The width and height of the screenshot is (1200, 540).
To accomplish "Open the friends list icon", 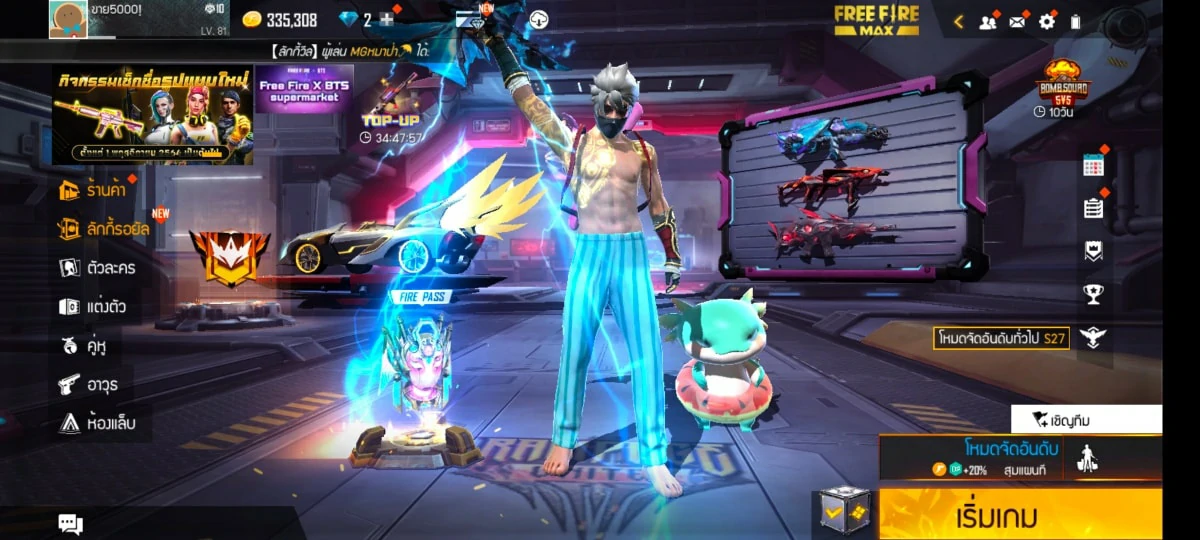I will tap(988, 21).
